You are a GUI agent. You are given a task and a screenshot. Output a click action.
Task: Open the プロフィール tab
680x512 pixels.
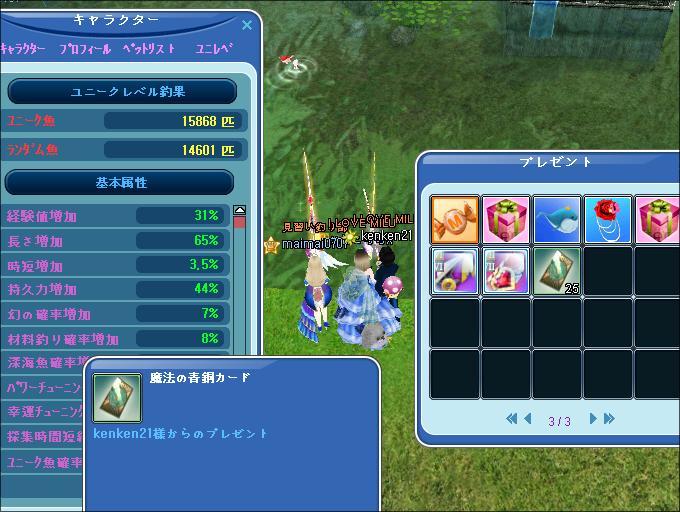[85, 48]
